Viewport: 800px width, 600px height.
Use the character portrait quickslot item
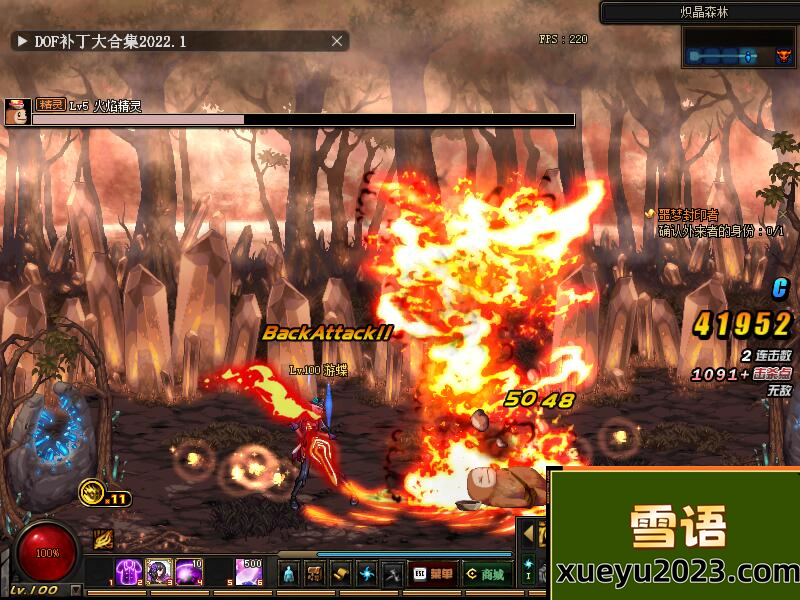coord(158,572)
